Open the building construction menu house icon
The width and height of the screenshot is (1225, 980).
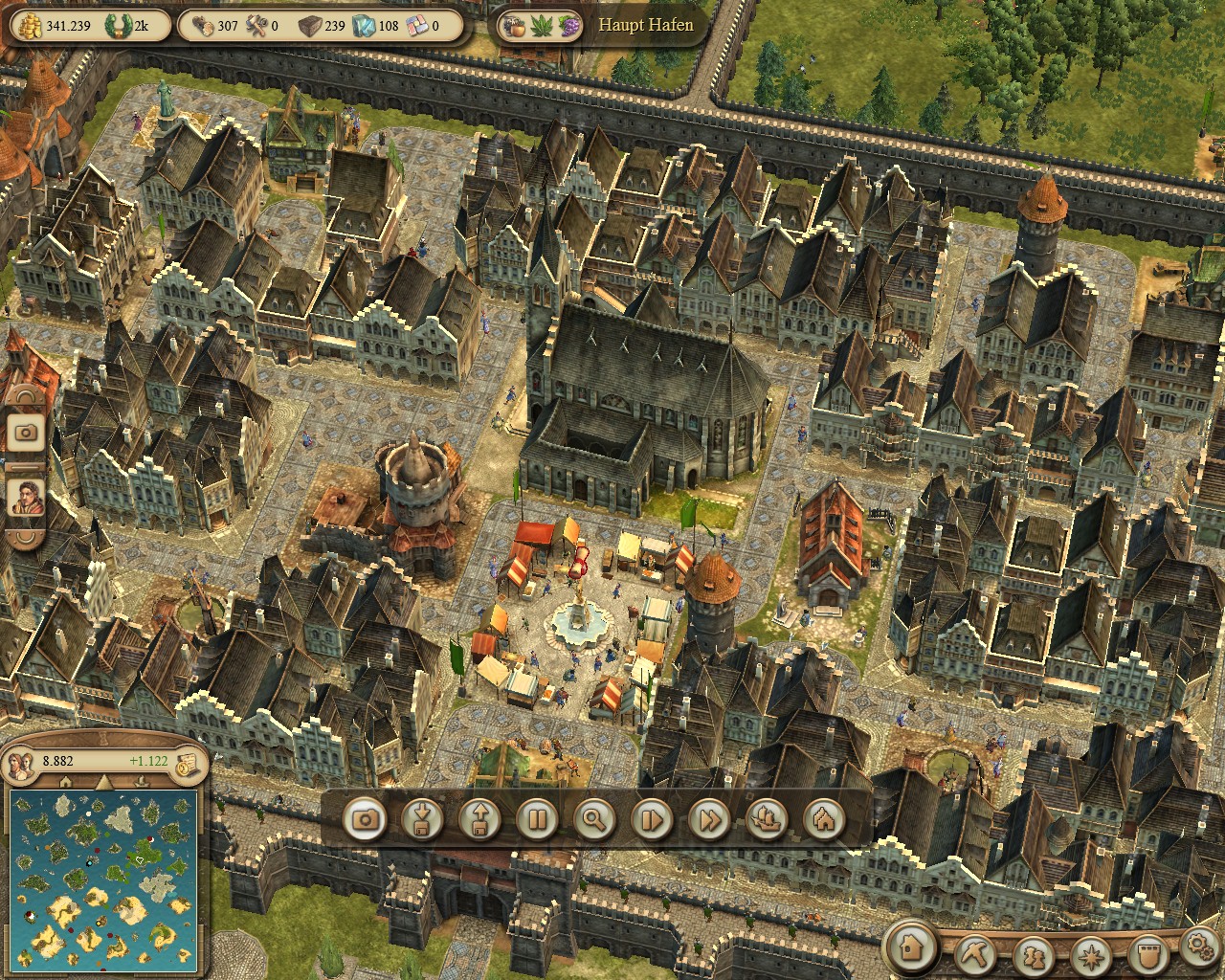click(x=912, y=947)
